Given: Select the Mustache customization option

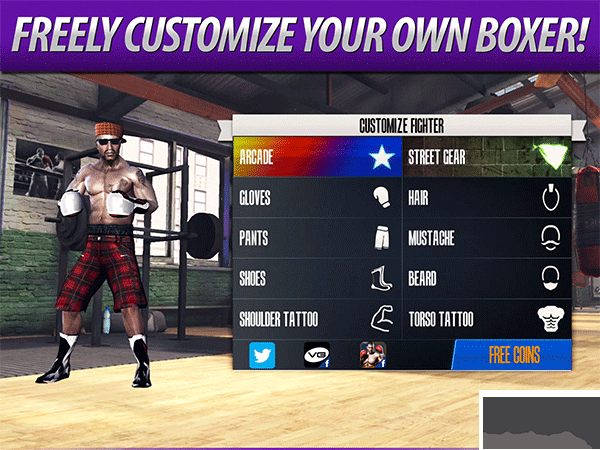Looking at the screenshot, I should pyautogui.click(x=487, y=239).
